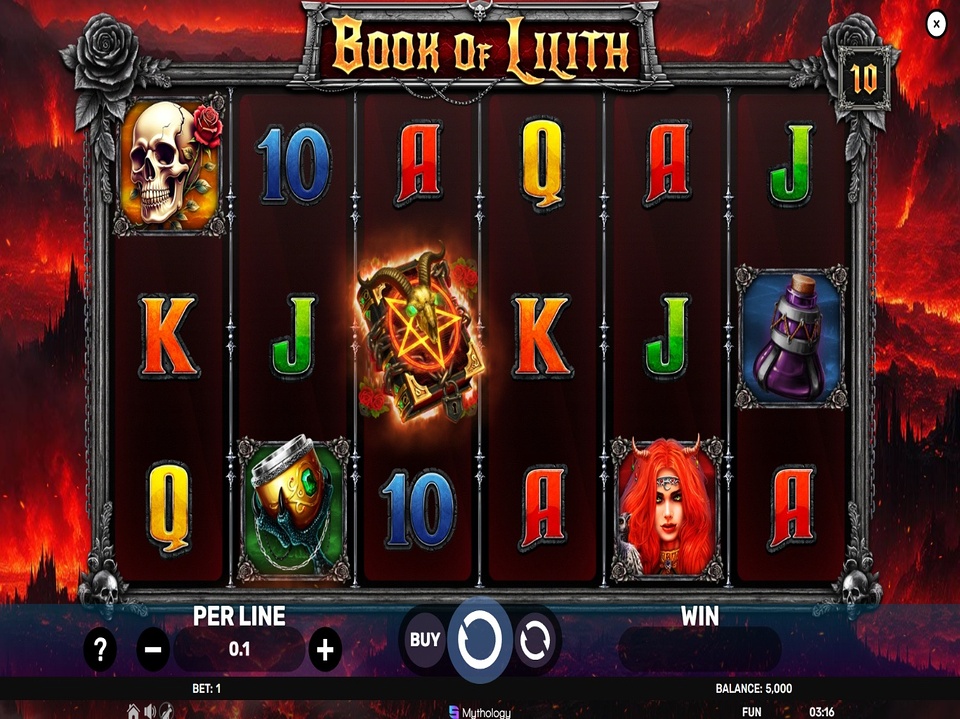This screenshot has height=719, width=960.
Task: Toggle the sound speaker icon
Action: [x=150, y=711]
